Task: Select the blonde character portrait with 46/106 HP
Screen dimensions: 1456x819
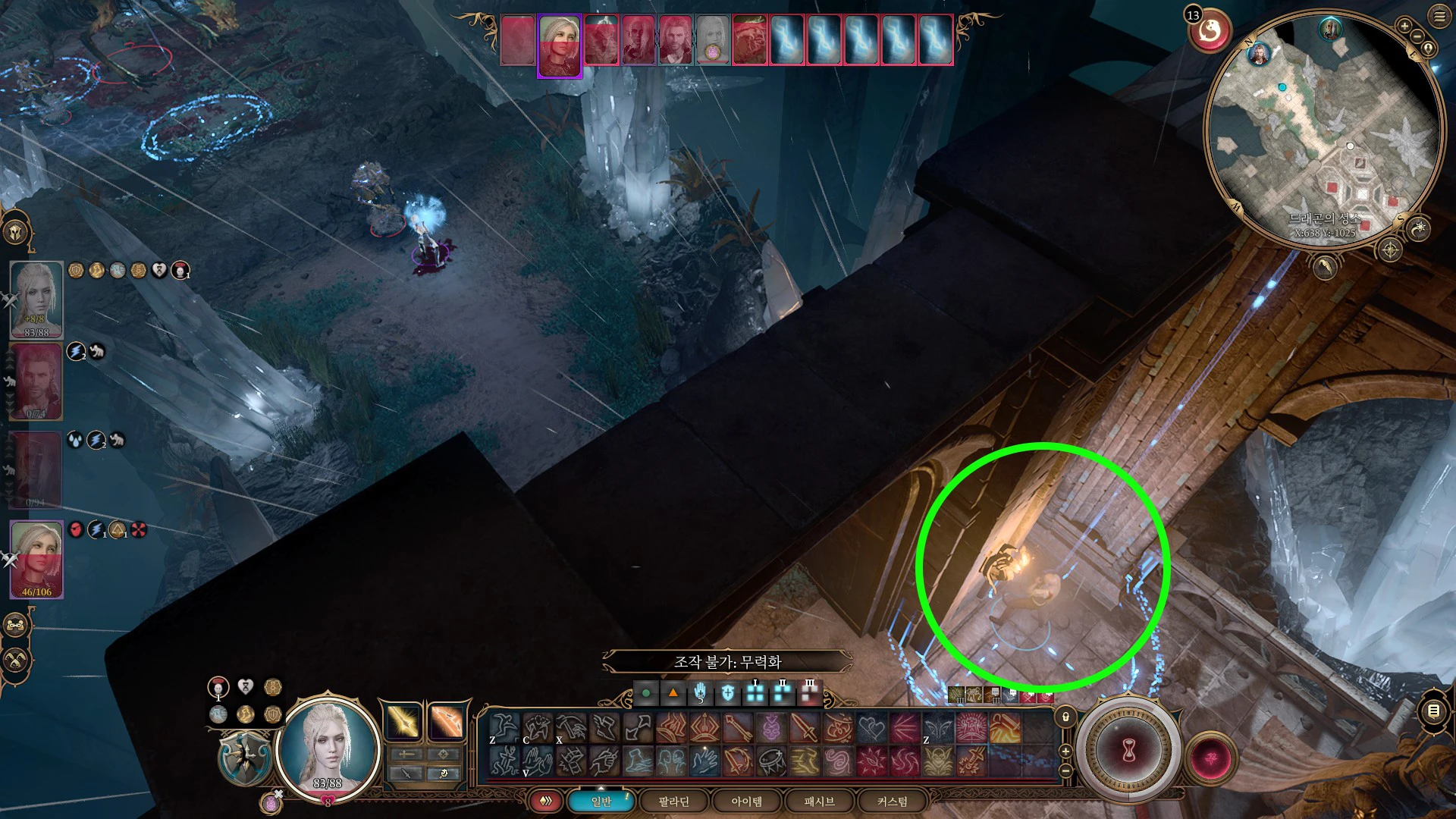Action: [x=36, y=559]
